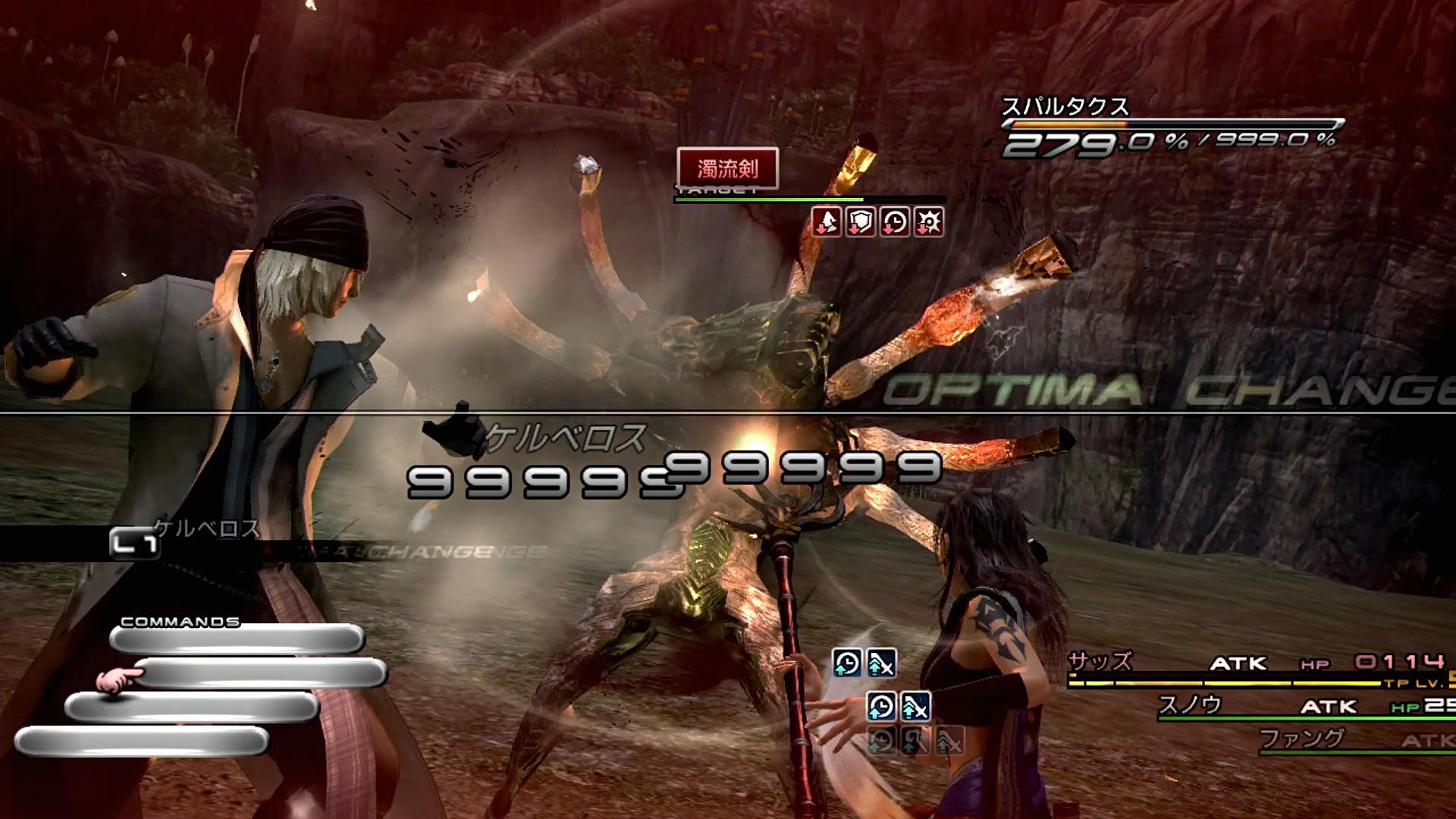Image resolution: width=1456 pixels, height=819 pixels.
Task: Select party member サッズ
Action: (x=1100, y=662)
